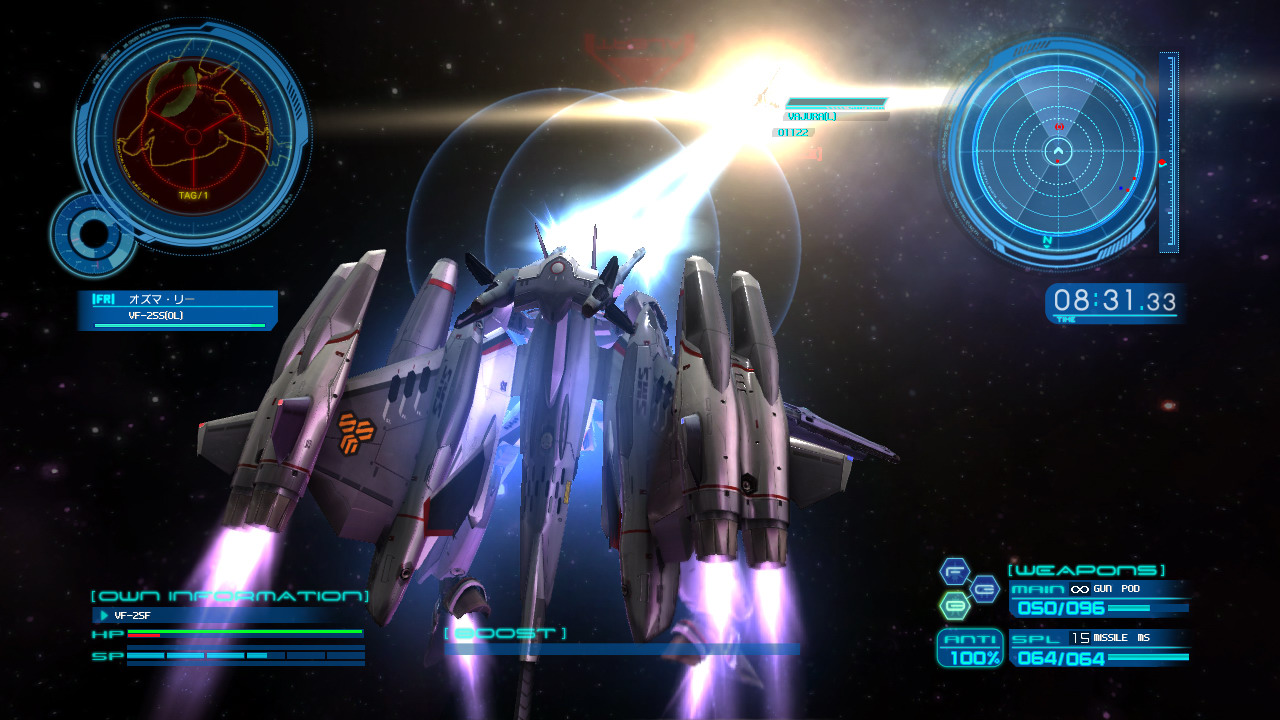1280x720 pixels.
Task: Select the SPL missile weapon panel
Action: pyautogui.click(x=1098, y=648)
